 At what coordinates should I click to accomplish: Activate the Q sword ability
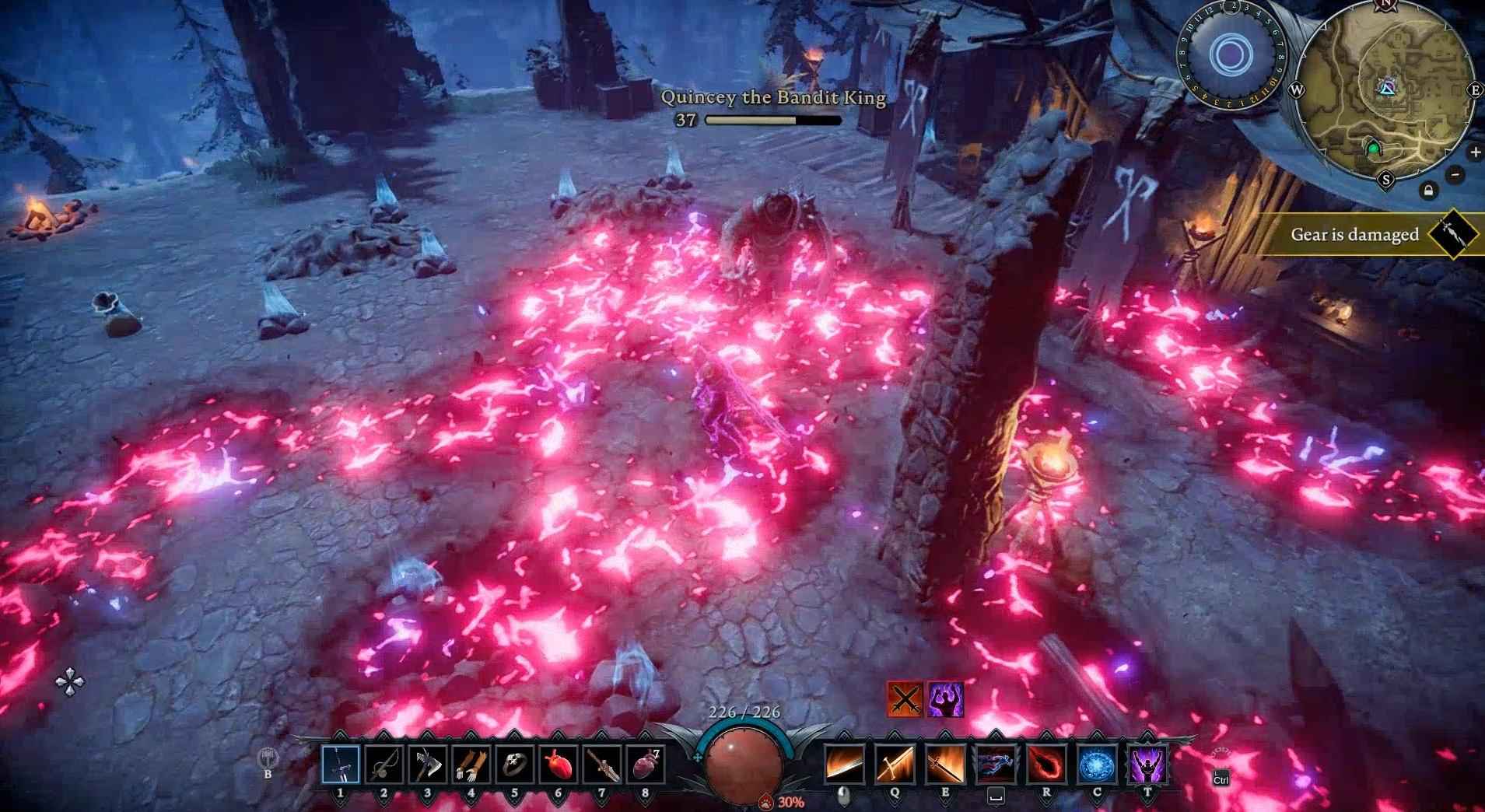coord(895,765)
